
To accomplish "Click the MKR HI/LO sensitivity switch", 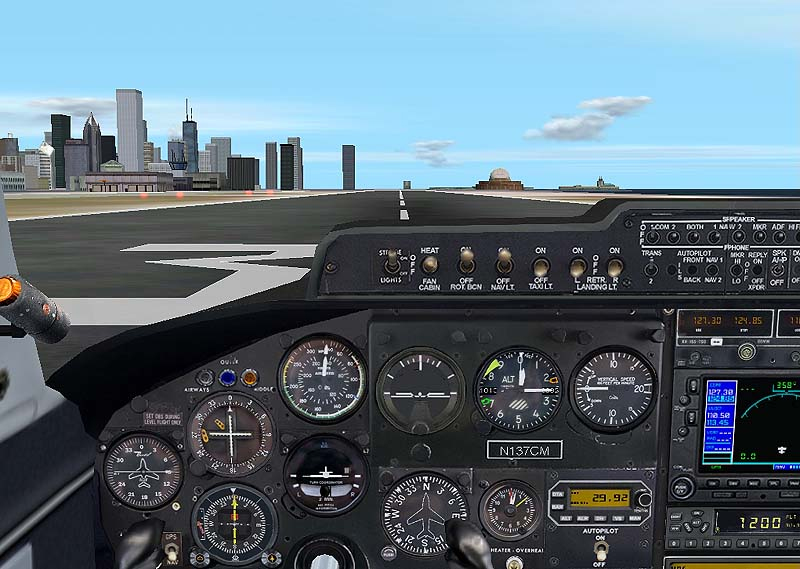I will coord(736,271).
